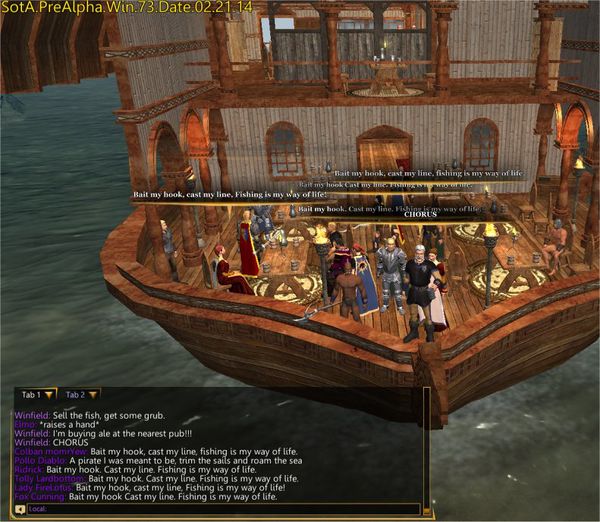Switch to chat Tab 2

pos(75,395)
